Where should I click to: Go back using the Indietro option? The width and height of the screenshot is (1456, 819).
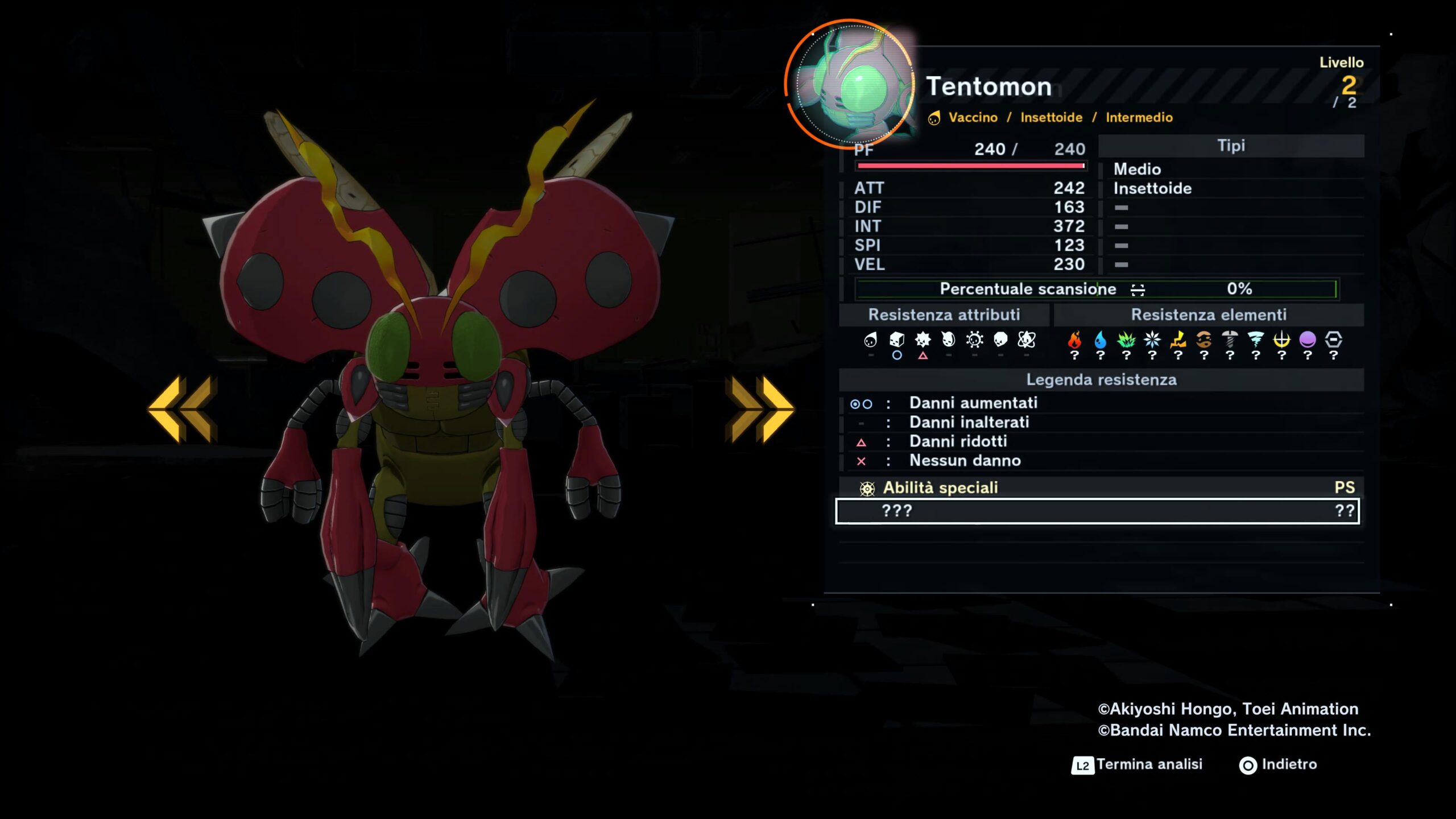point(1279,764)
